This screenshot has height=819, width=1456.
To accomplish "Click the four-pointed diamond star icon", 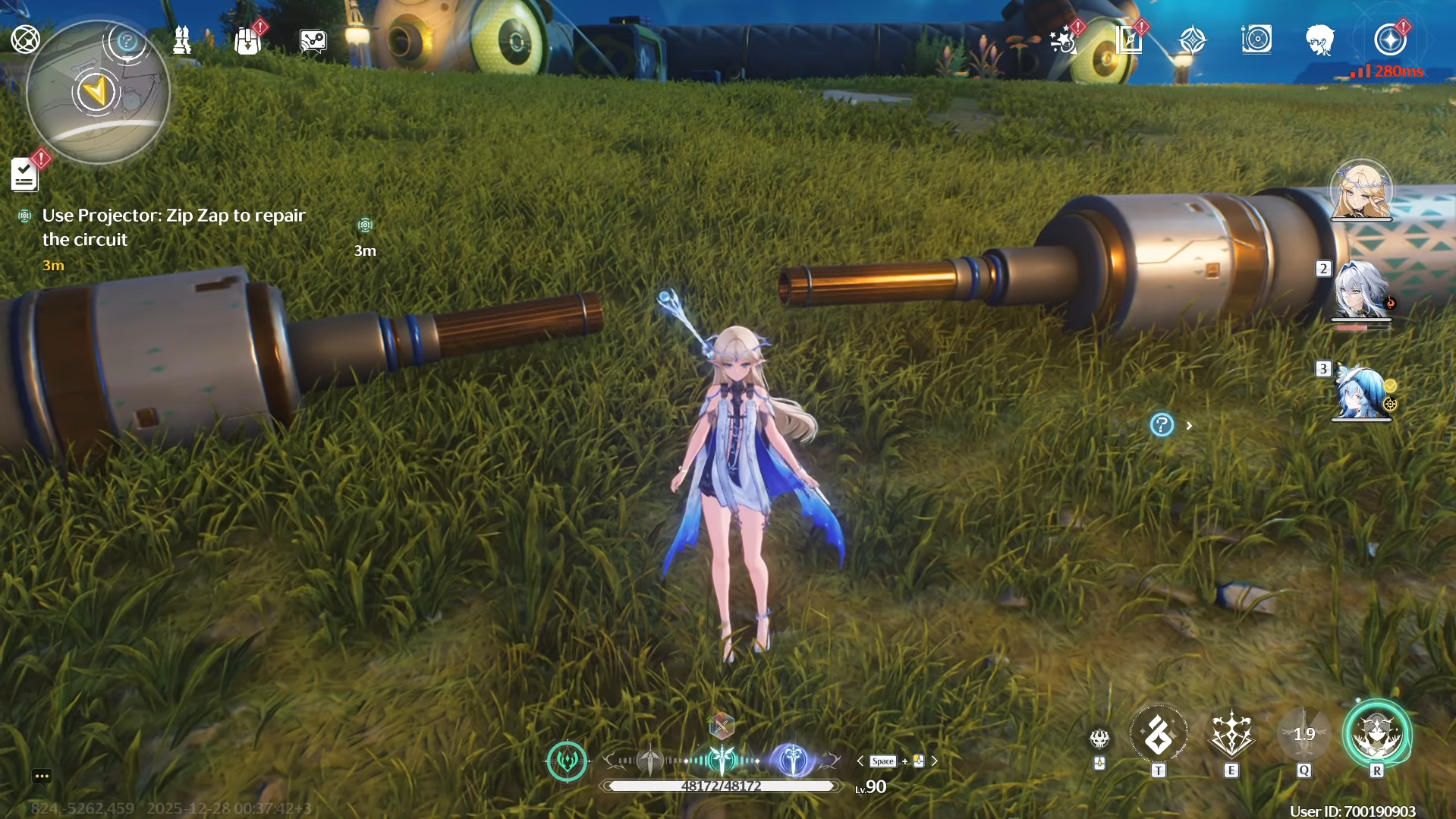I will [1192, 39].
